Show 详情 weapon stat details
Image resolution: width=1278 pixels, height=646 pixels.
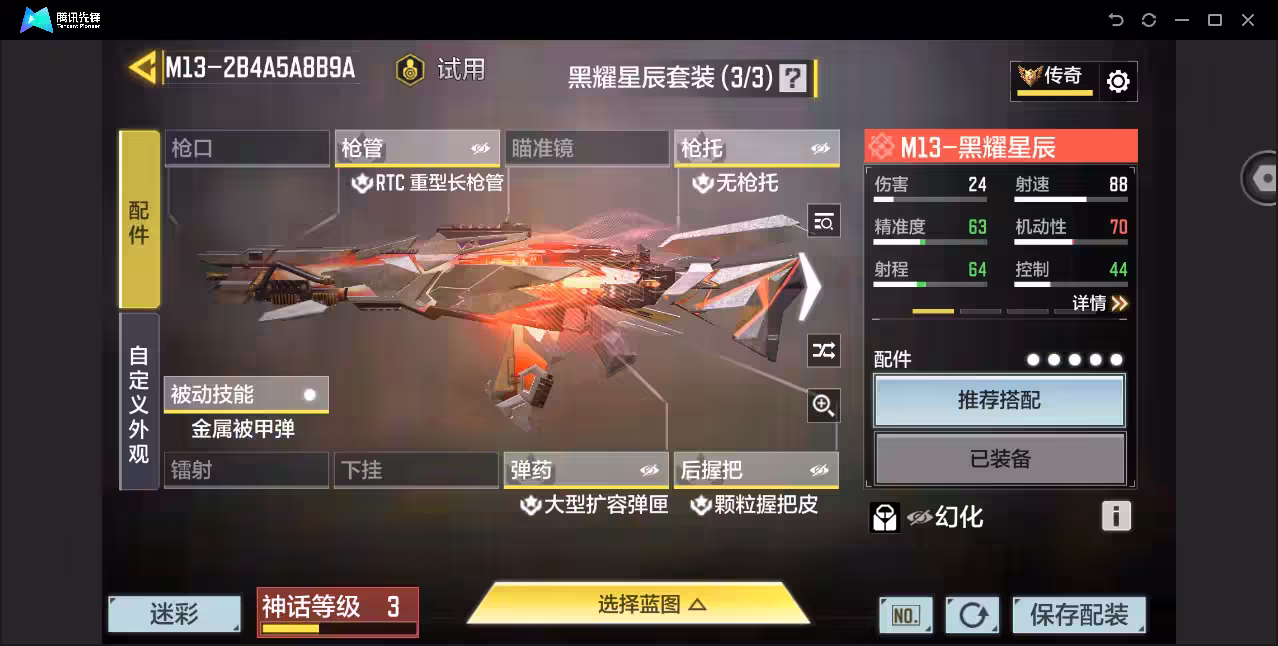coord(1099,303)
